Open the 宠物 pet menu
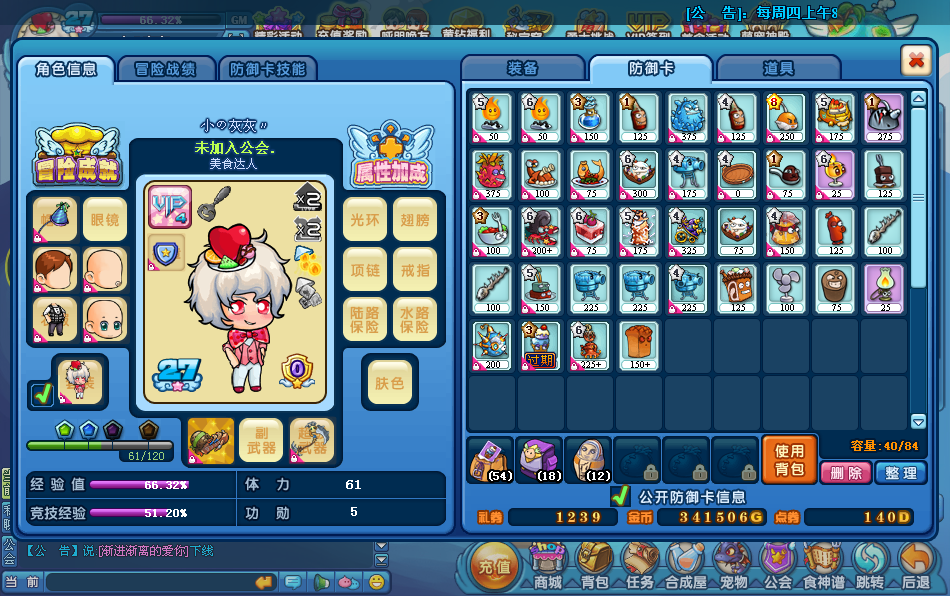 point(733,566)
